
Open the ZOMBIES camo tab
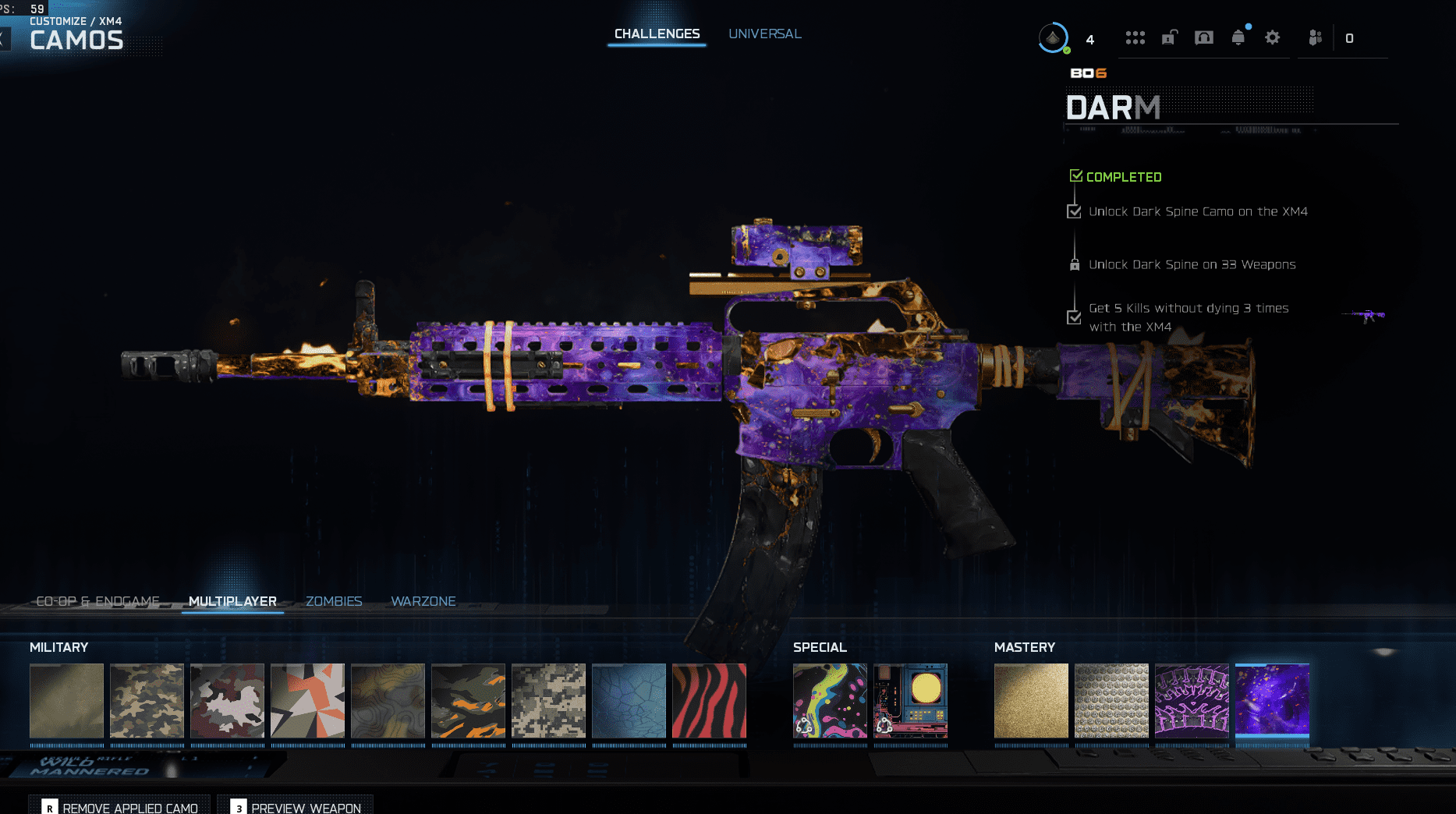tap(334, 601)
